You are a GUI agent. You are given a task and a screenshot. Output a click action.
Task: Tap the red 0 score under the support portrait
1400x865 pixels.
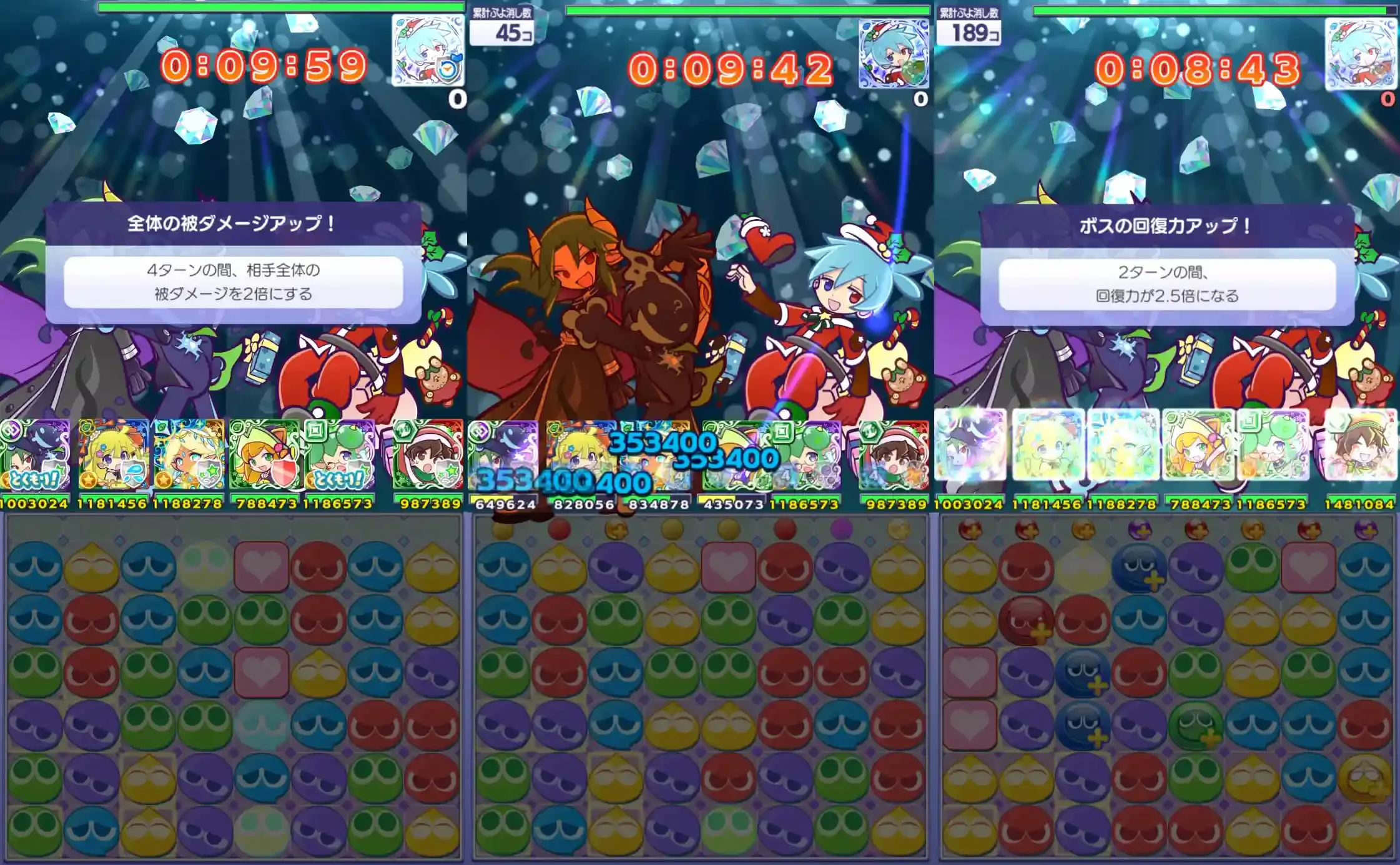(1387, 99)
